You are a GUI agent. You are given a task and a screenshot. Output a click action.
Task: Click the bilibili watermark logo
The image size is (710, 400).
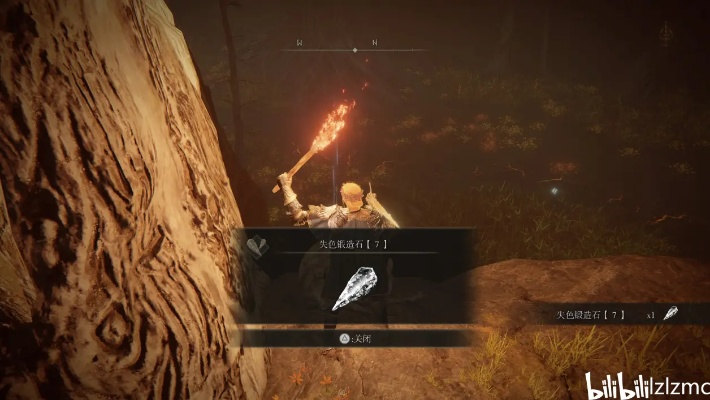[619, 384]
